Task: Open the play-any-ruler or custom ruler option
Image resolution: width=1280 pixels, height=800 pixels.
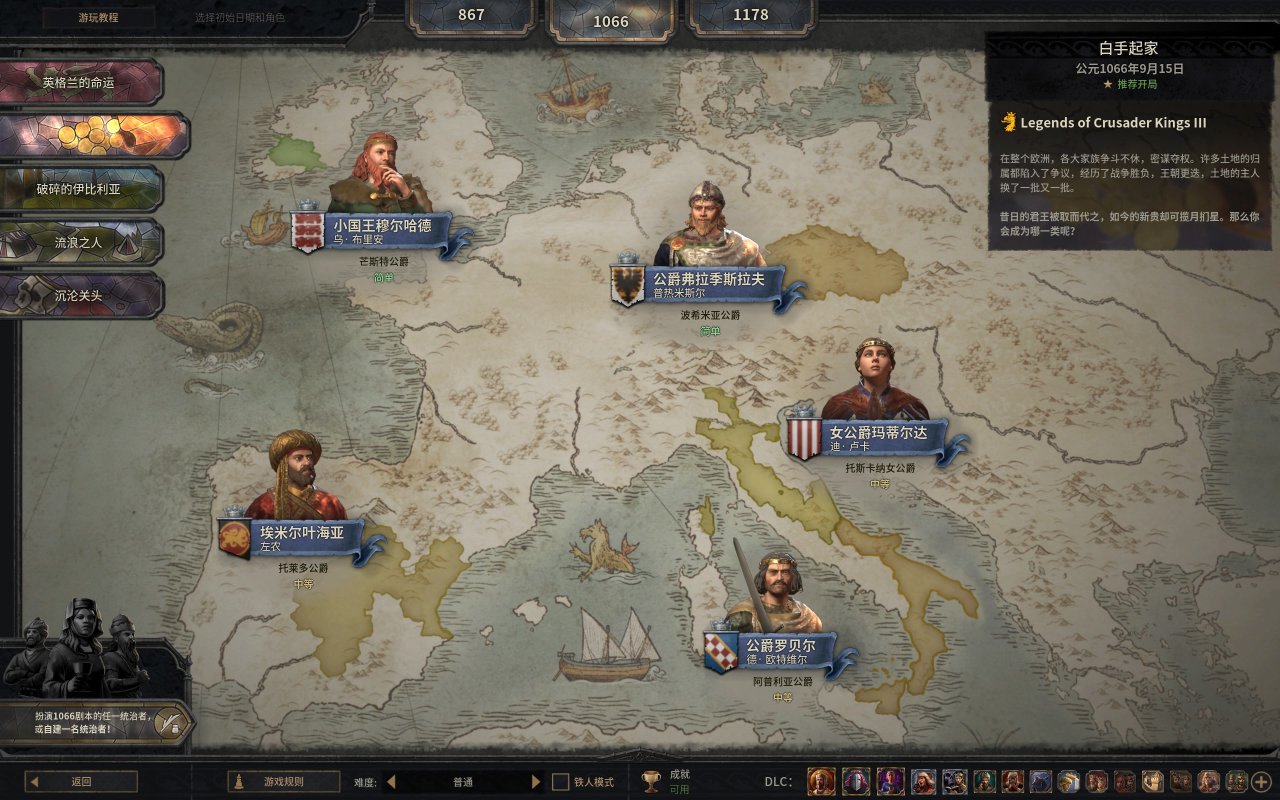Action: pos(97,722)
